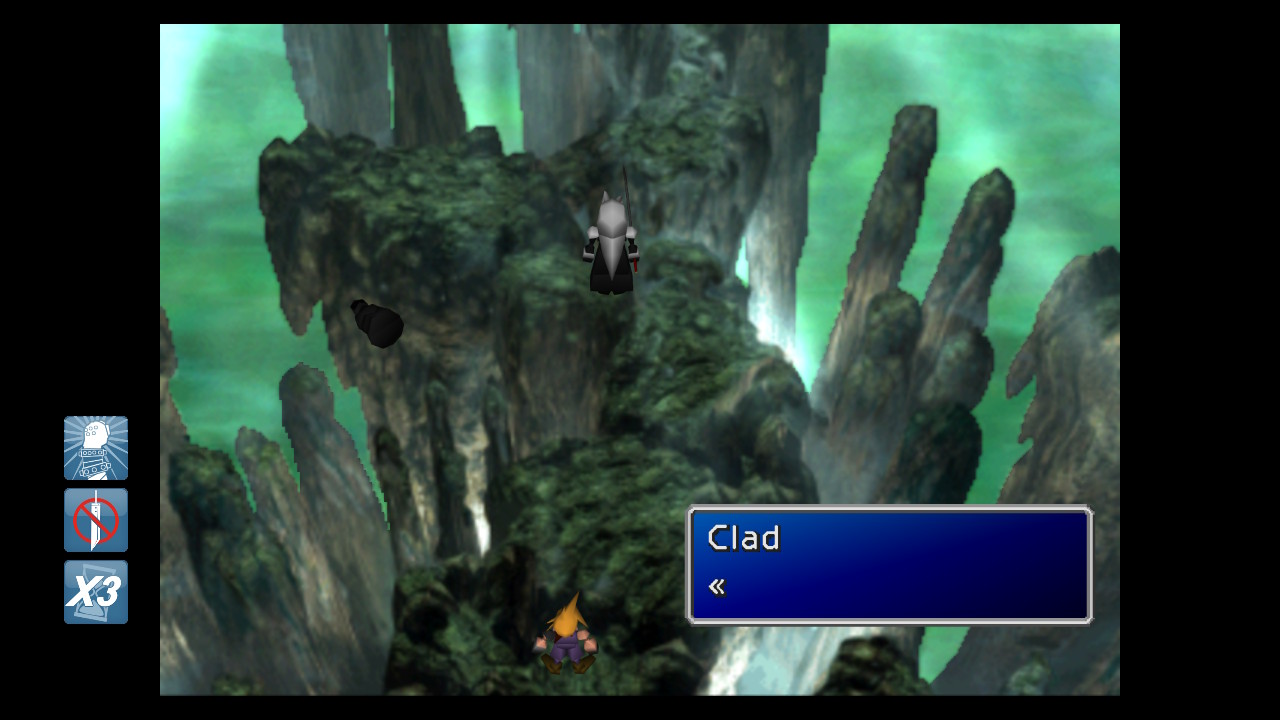Advance the blue Clad dialogue box

point(889,565)
